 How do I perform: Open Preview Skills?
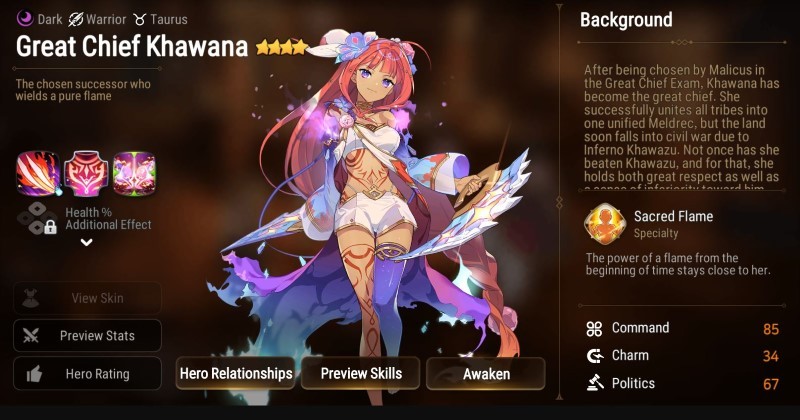361,373
